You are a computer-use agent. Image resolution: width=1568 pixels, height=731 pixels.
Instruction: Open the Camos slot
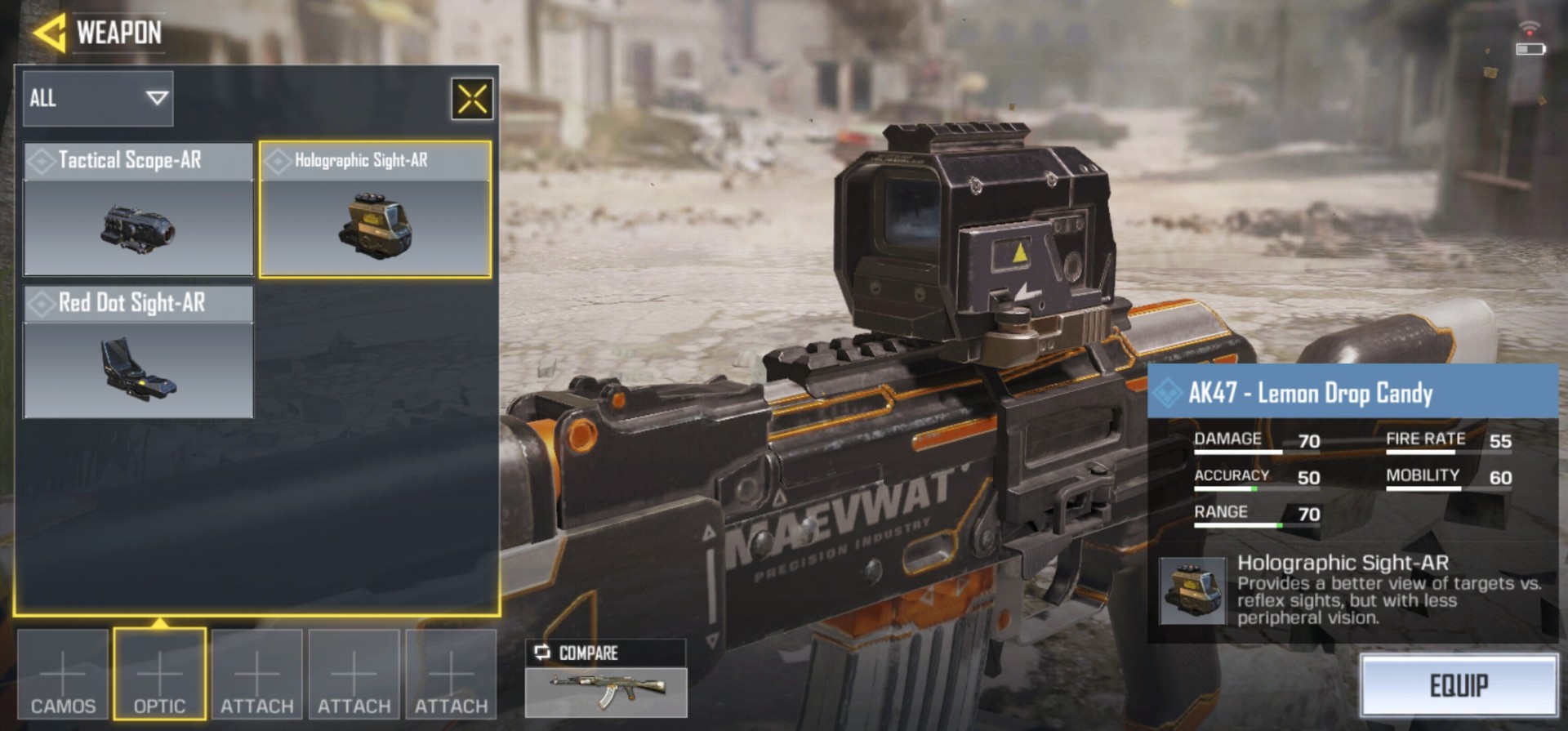pos(63,675)
